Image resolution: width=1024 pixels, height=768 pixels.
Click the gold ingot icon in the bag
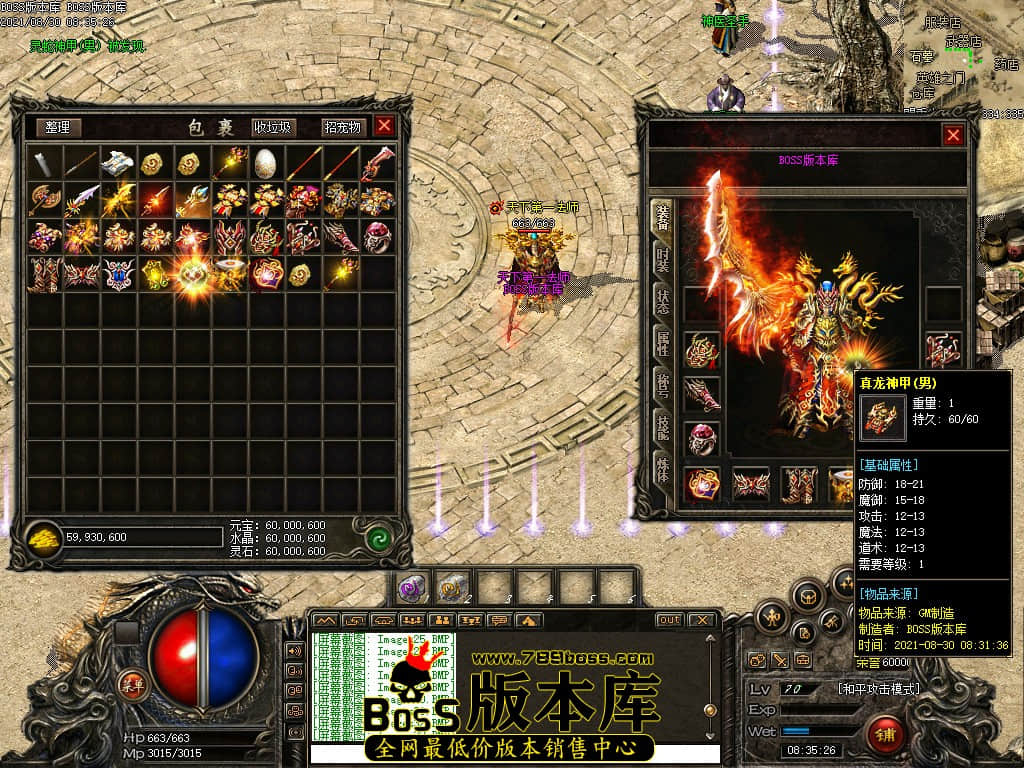44,537
